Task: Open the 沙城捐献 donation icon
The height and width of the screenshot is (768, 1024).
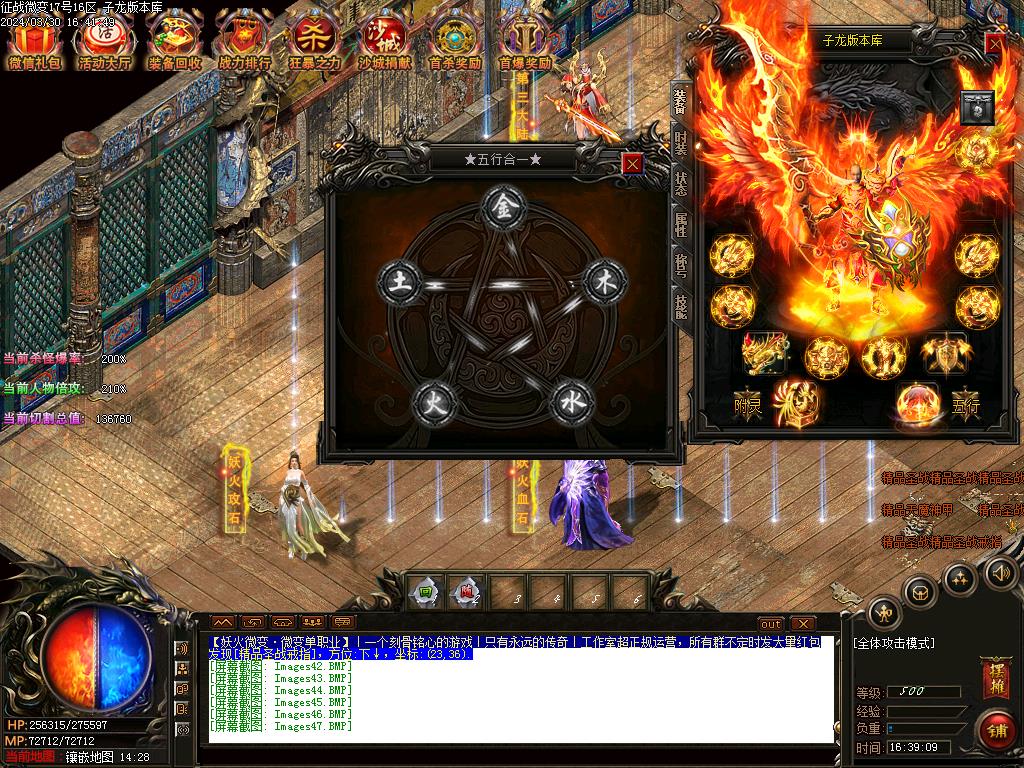Action: click(x=384, y=40)
